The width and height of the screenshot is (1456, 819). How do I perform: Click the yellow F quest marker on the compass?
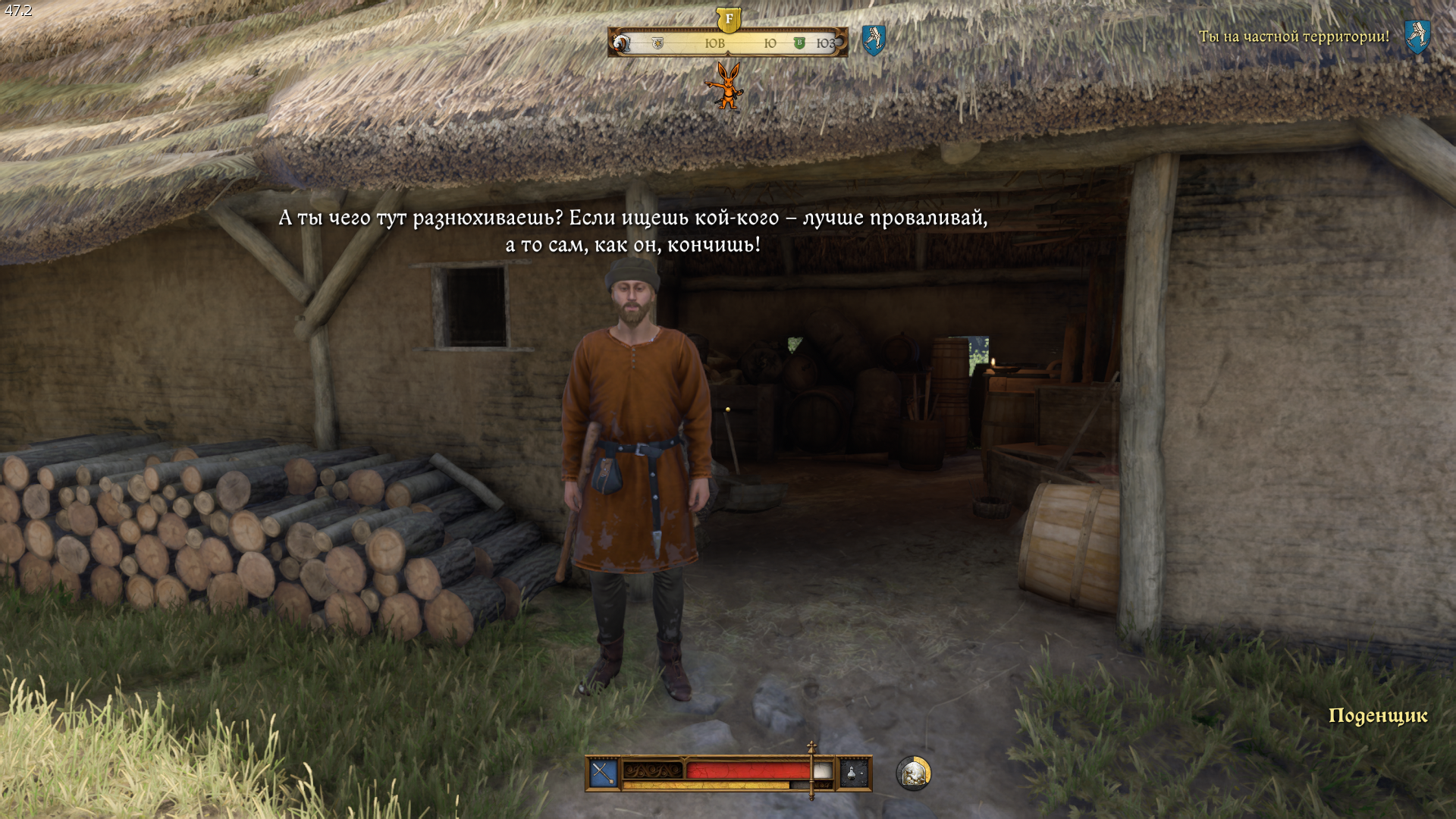click(729, 20)
